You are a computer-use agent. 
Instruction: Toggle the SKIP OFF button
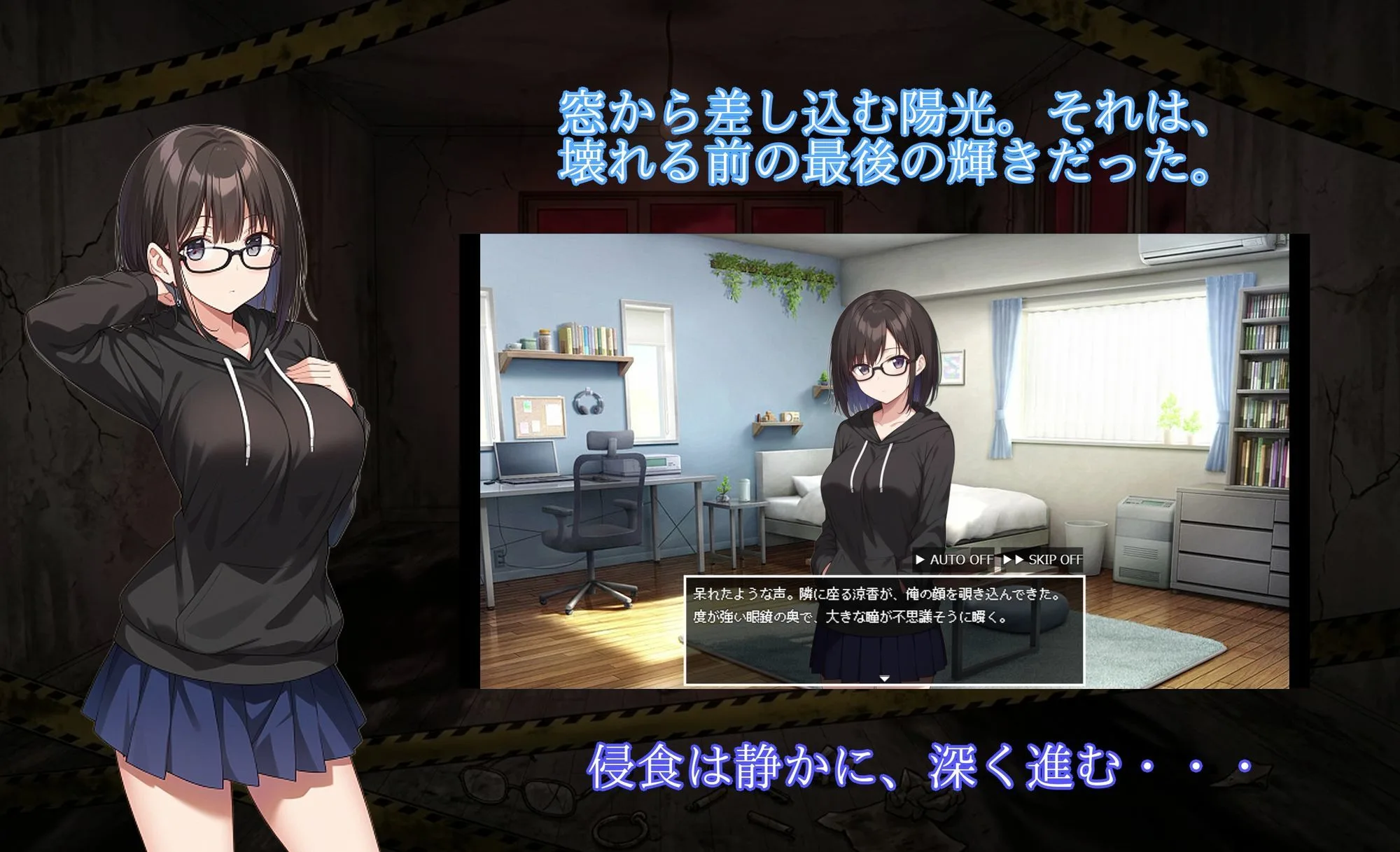tap(1043, 559)
